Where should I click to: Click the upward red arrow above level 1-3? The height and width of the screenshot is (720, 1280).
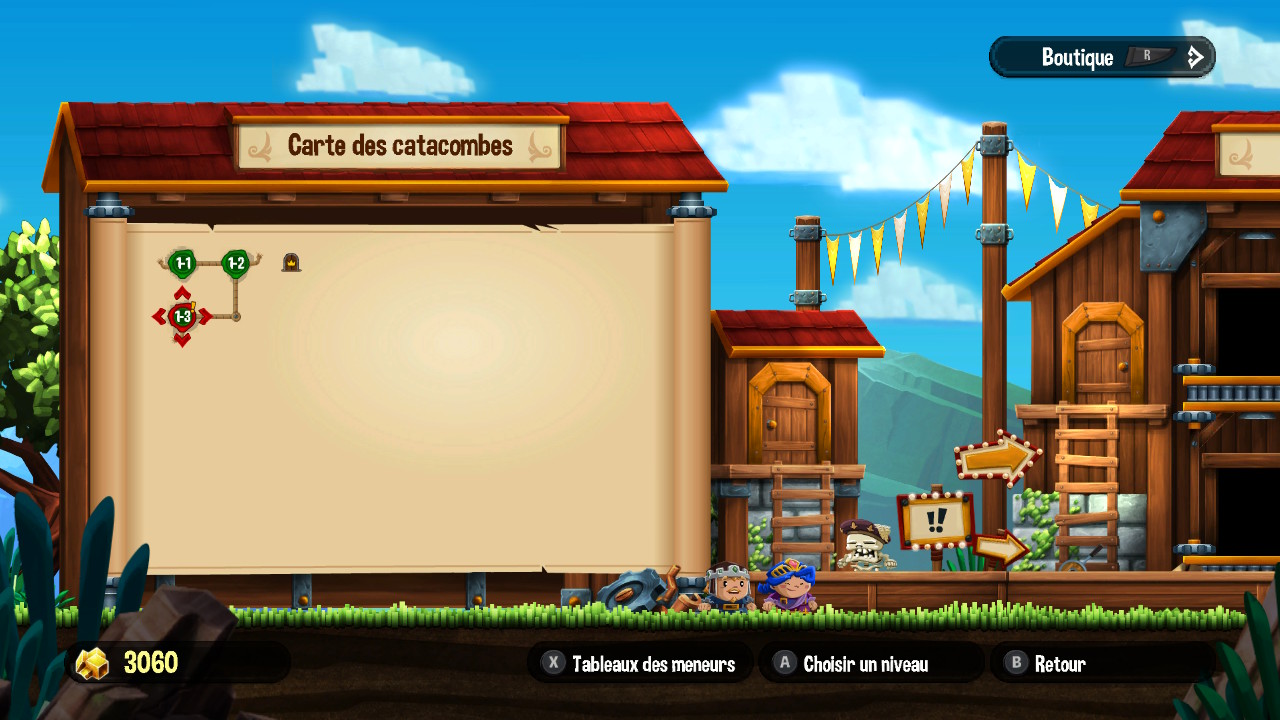click(182, 293)
